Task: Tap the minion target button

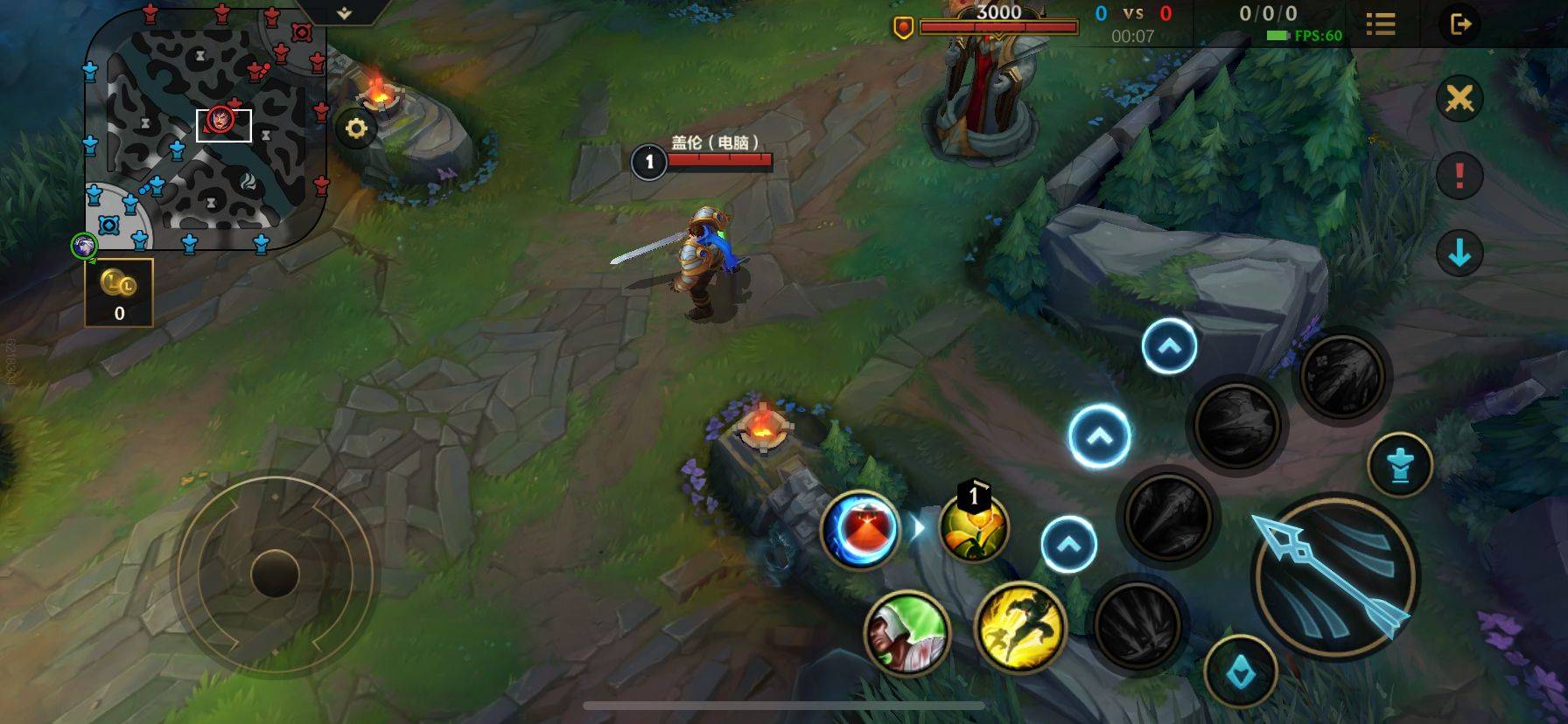Action: pos(1399,464)
